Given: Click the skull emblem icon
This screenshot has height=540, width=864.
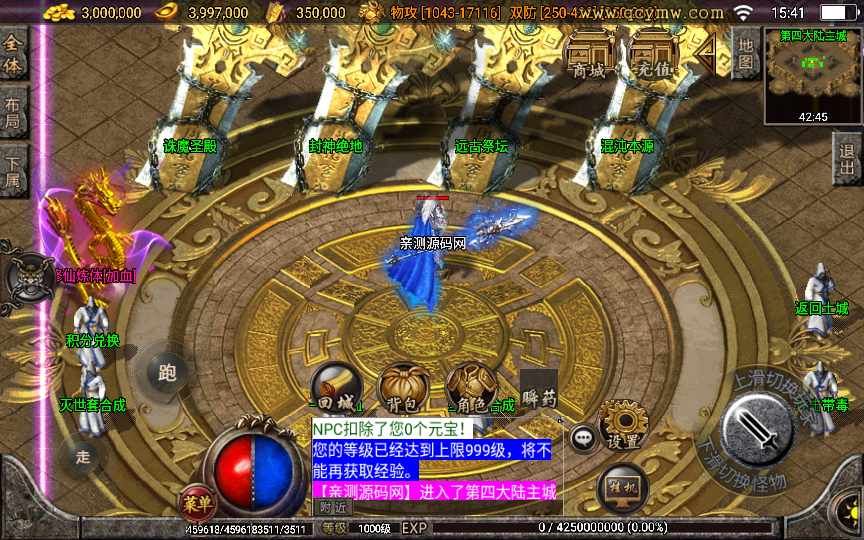Looking at the screenshot, I should [29, 278].
